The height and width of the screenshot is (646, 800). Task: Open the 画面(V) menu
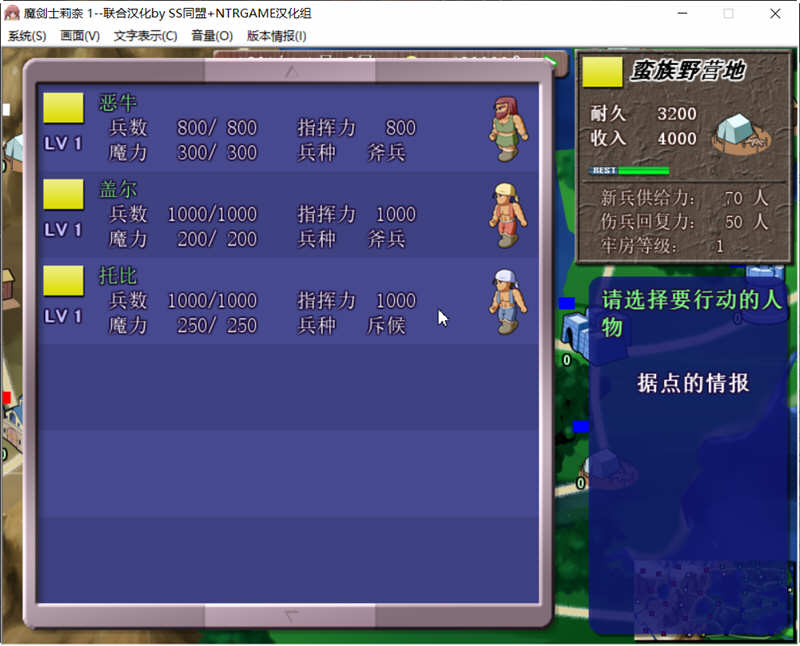(x=80, y=36)
